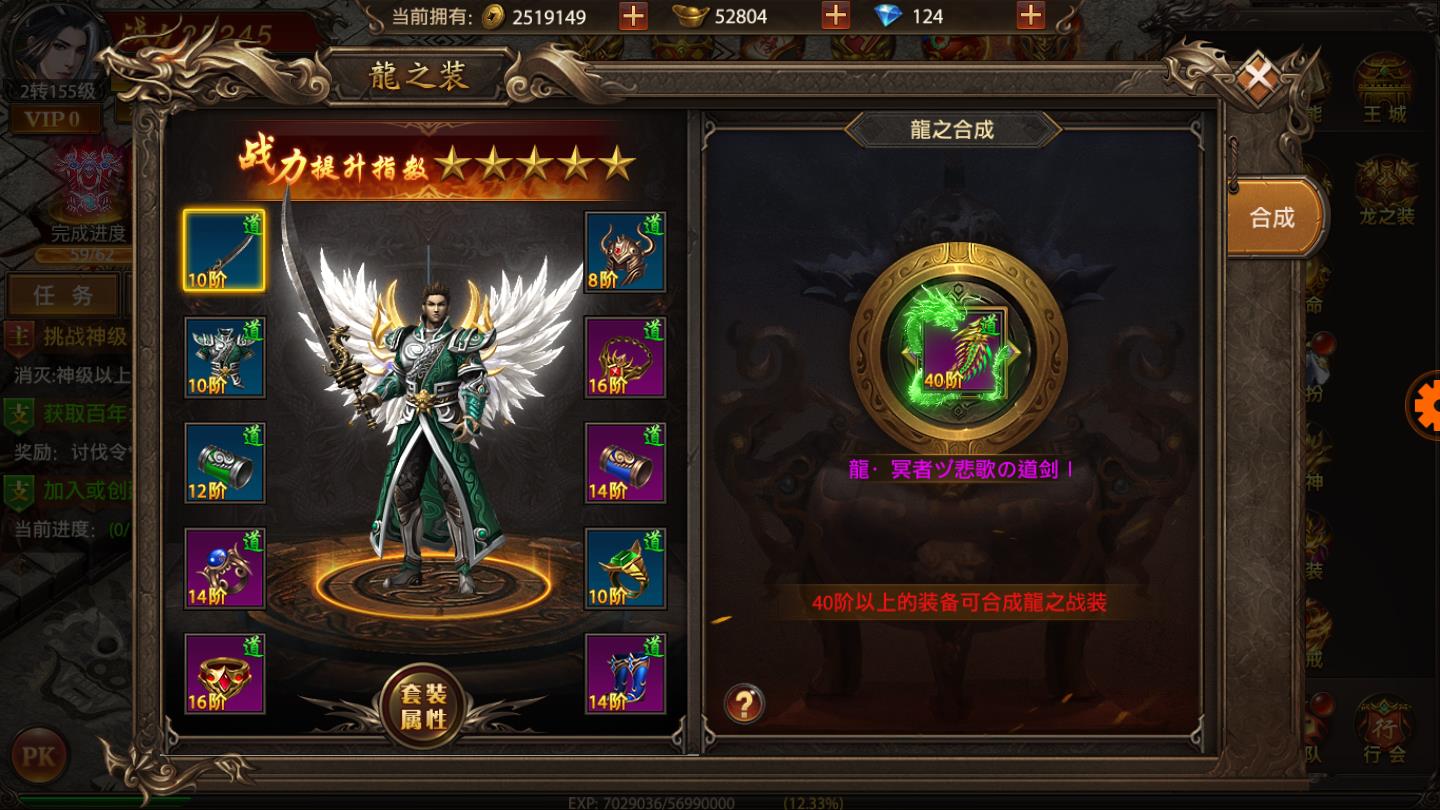Image resolution: width=1440 pixels, height=810 pixels.
Task: Select the 10阶 sword weapon slot
Action: [x=224, y=251]
